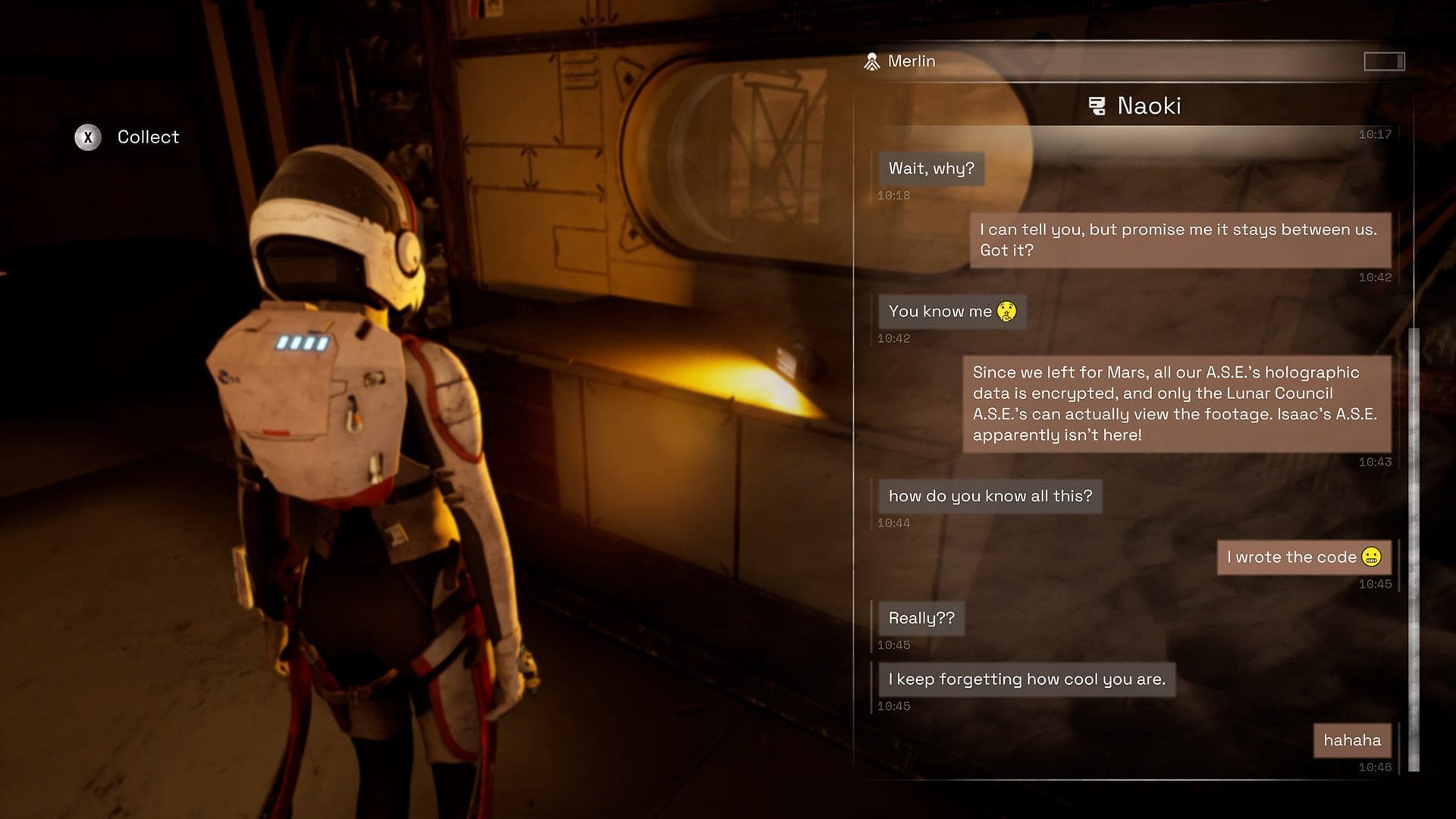Select the "I keep forgetting how cool you are" message
Screen dimensions: 1456x819
pyautogui.click(x=1027, y=679)
